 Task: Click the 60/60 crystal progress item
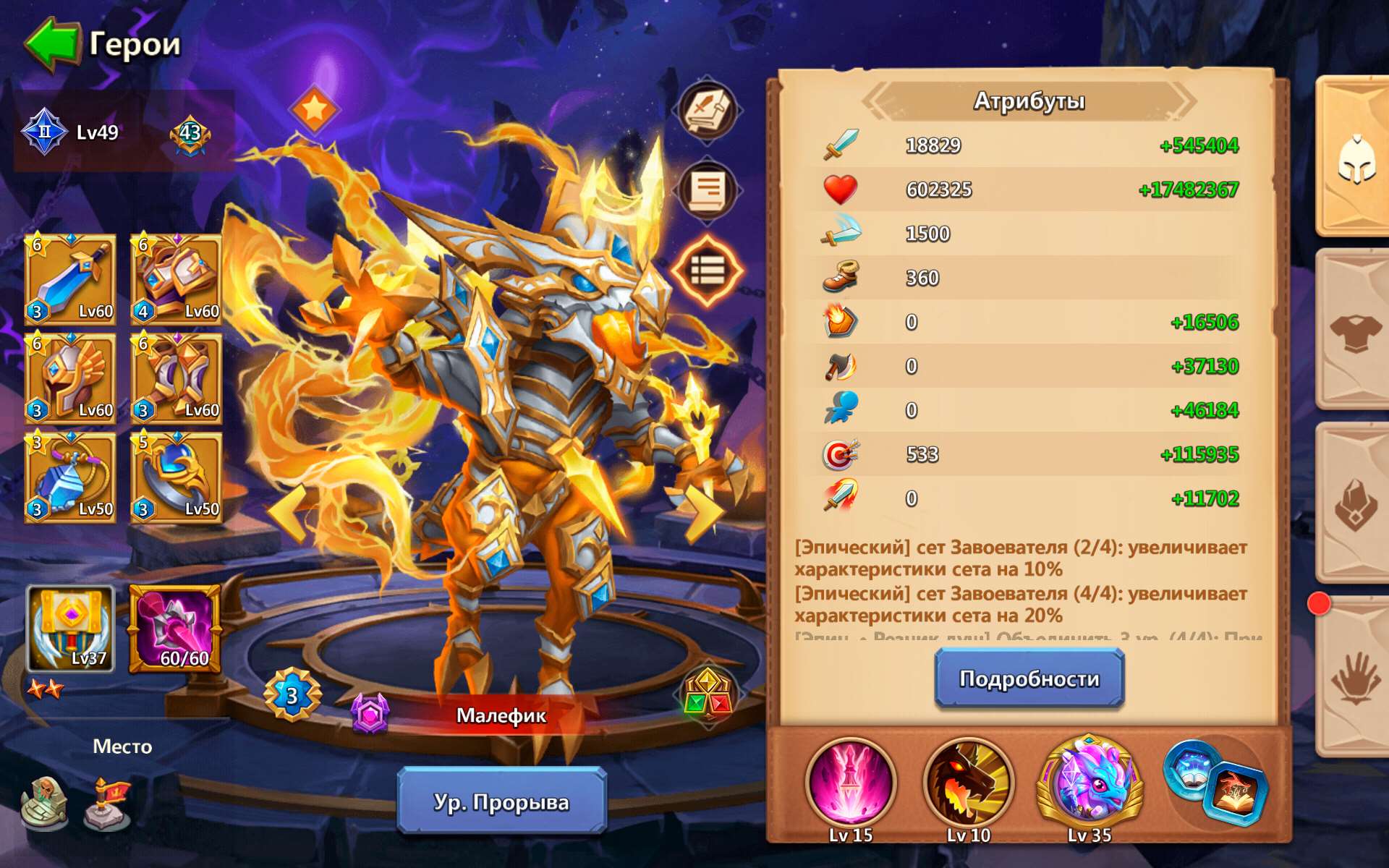(176, 629)
